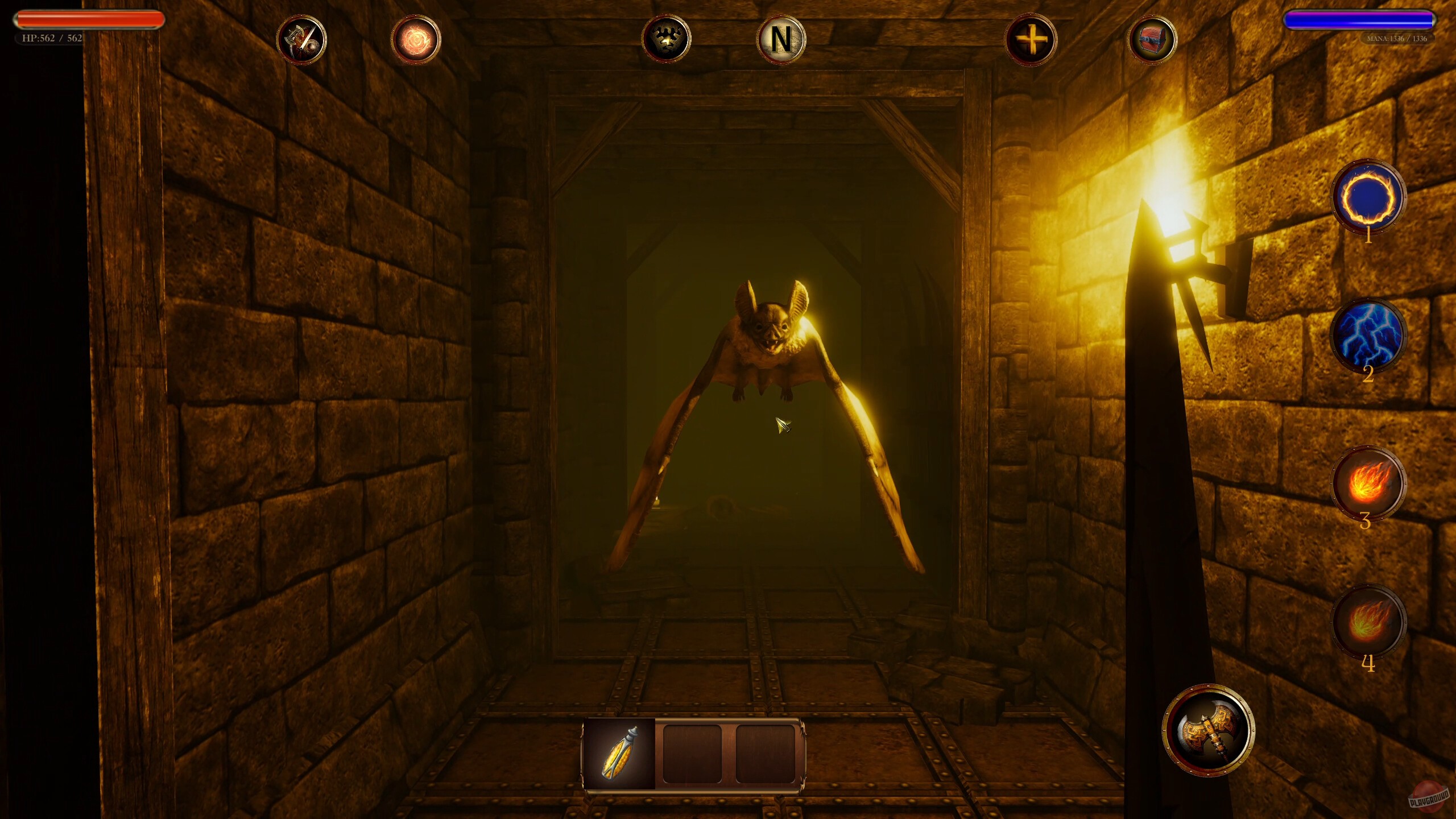Click the dark crown emblem icon
This screenshot has height=819, width=1456.
(x=668, y=39)
